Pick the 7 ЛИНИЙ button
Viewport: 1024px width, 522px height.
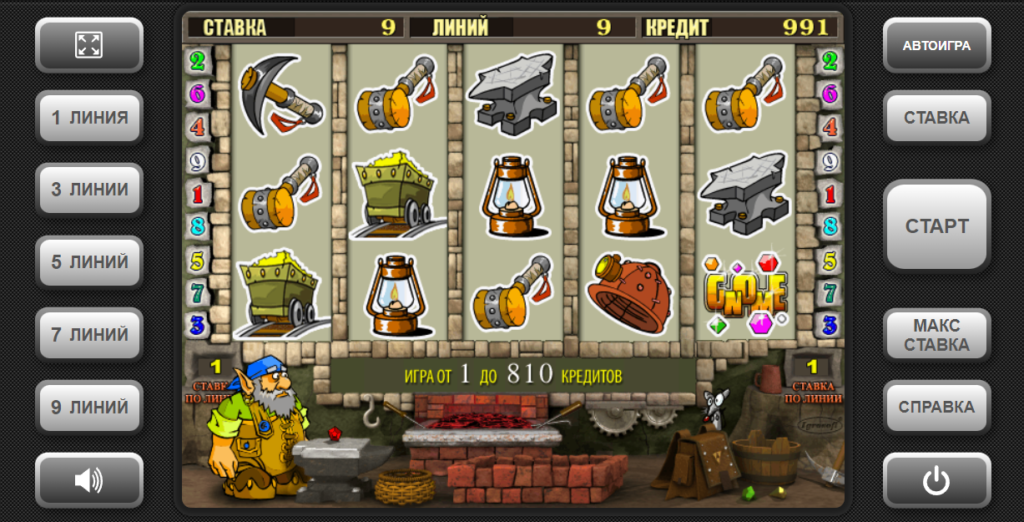(89, 334)
